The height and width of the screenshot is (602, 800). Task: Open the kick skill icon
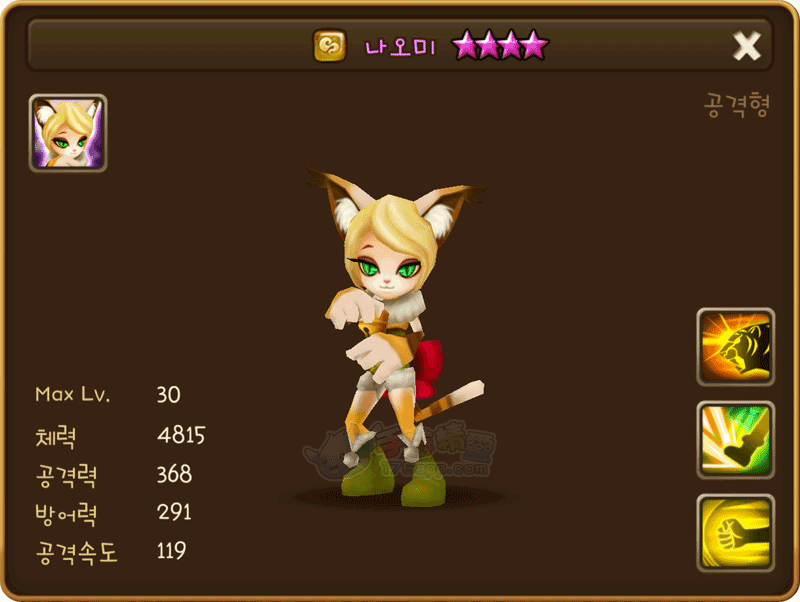(736, 440)
